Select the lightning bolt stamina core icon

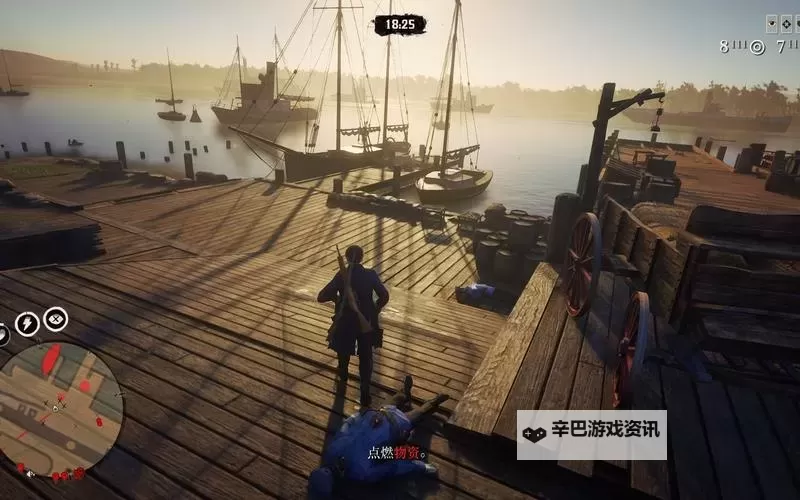click(x=27, y=323)
